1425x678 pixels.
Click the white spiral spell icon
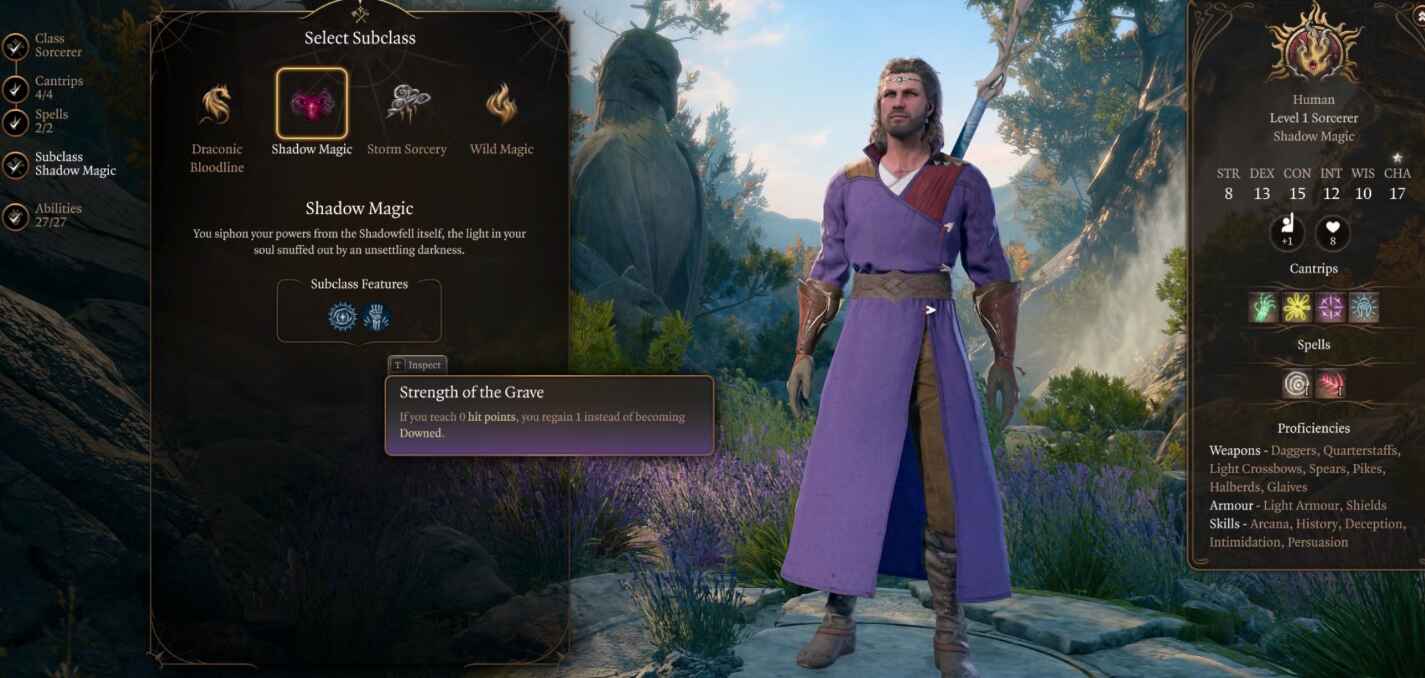click(x=1297, y=384)
